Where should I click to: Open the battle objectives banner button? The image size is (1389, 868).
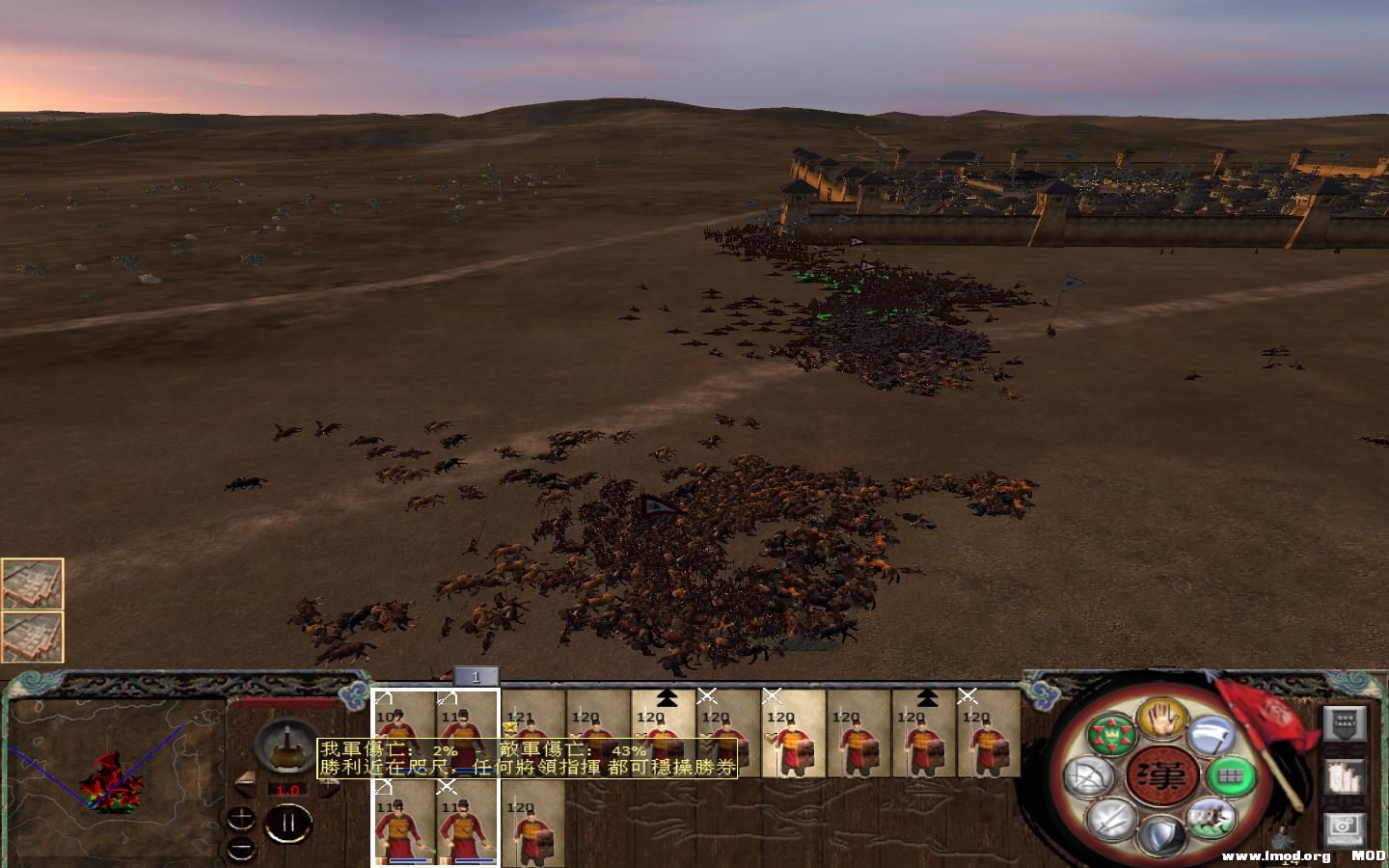pyautogui.click(x=1345, y=725)
